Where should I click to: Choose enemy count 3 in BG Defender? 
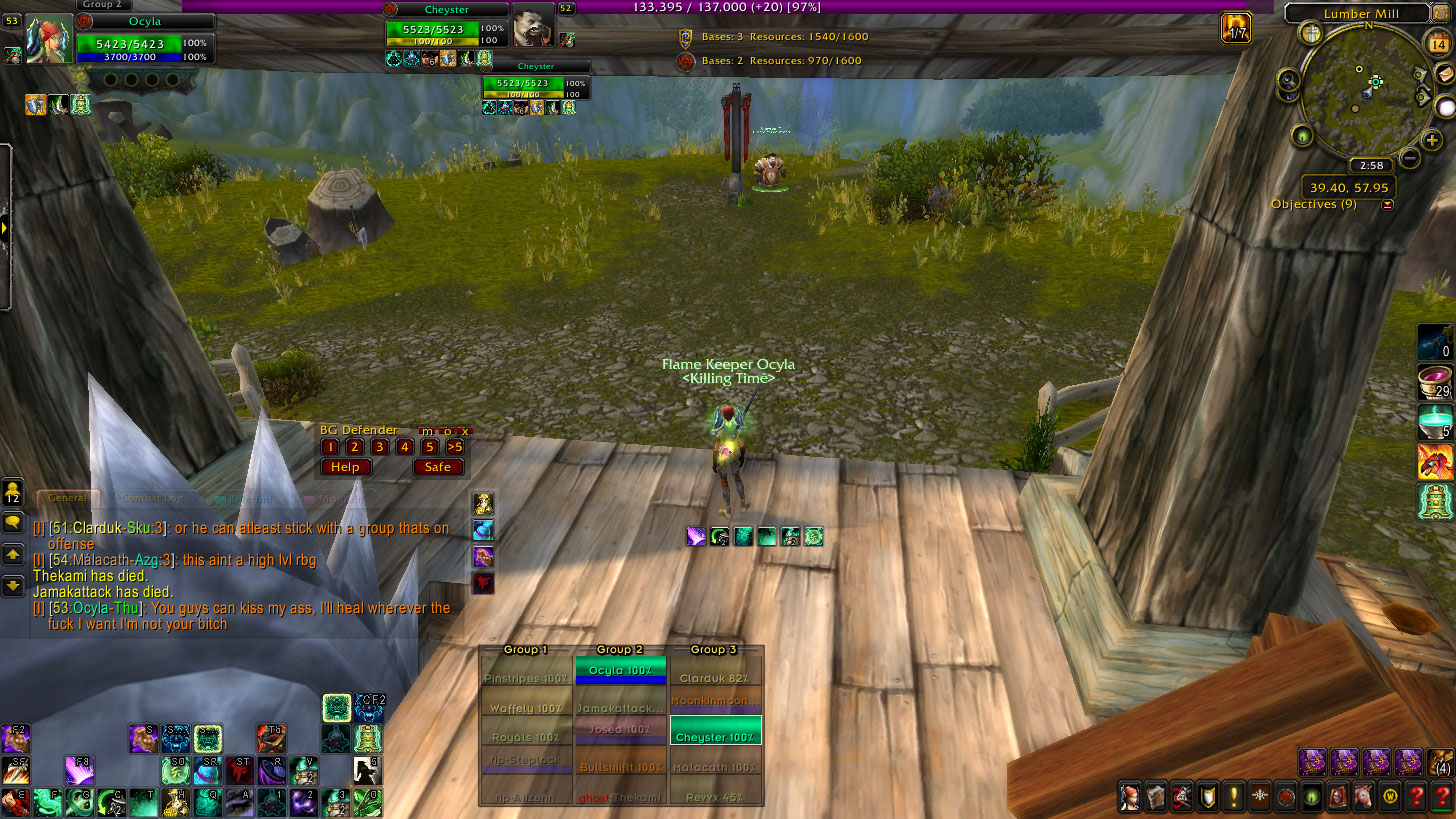[379, 447]
